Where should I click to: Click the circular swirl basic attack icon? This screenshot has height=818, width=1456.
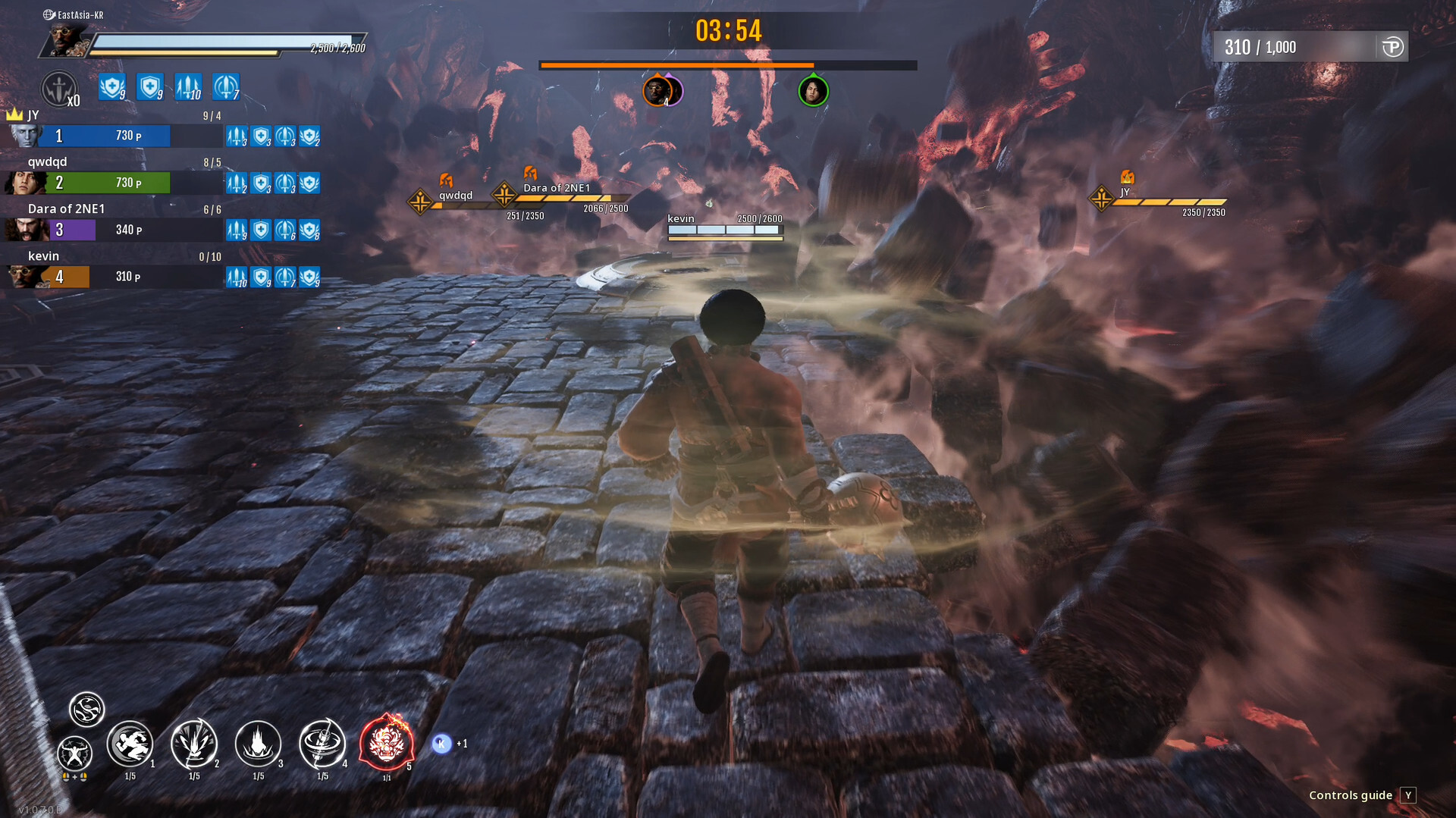coord(86,710)
